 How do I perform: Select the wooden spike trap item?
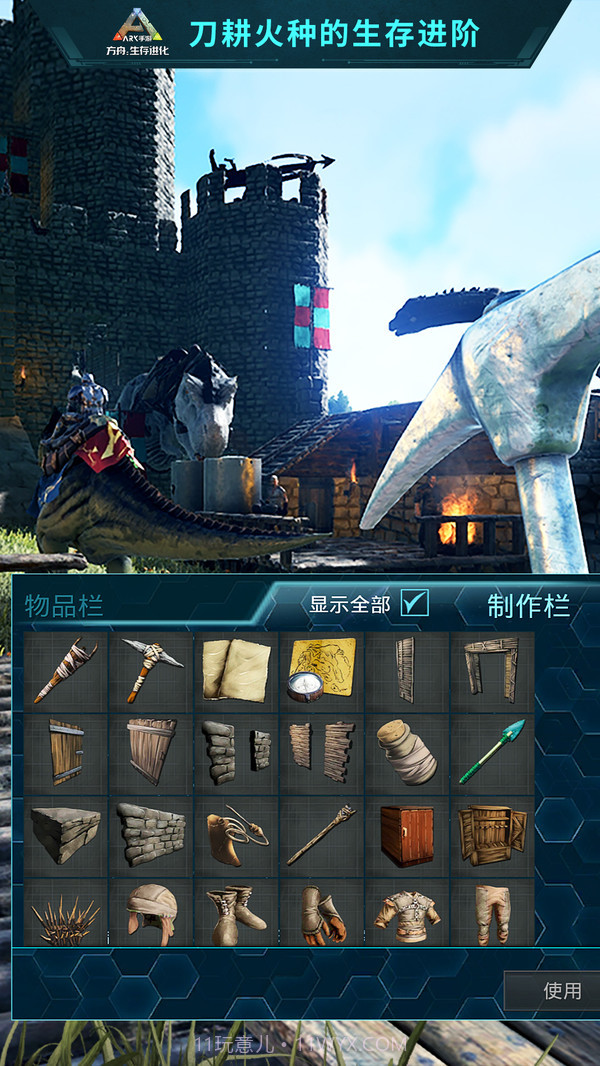(x=65, y=912)
